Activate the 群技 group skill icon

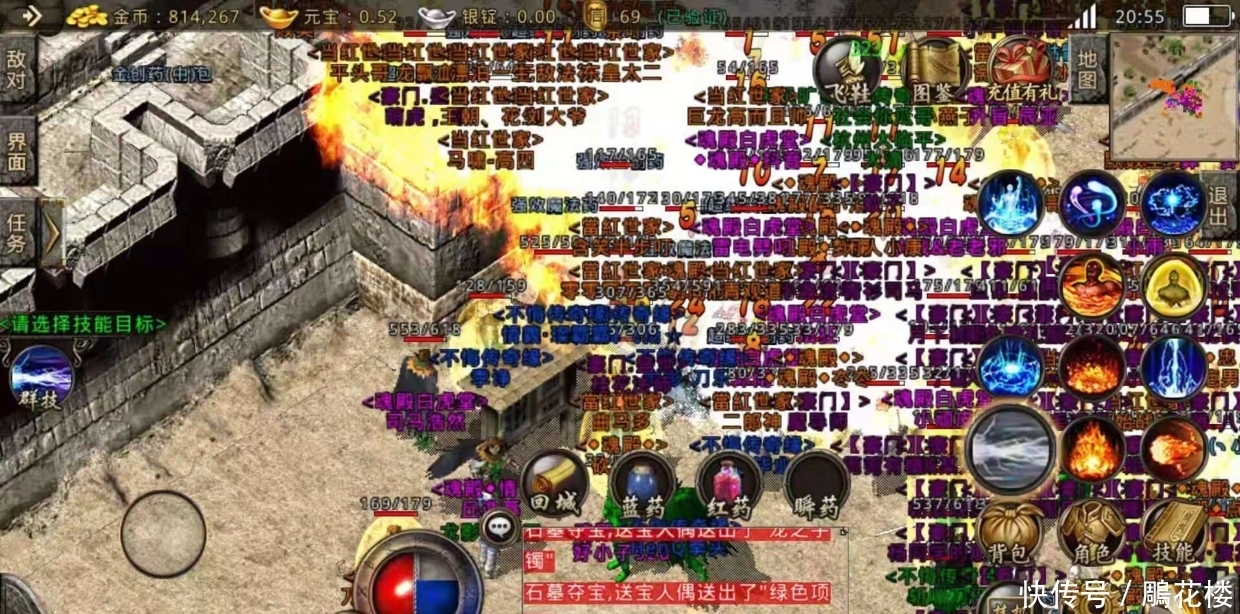pos(41,379)
